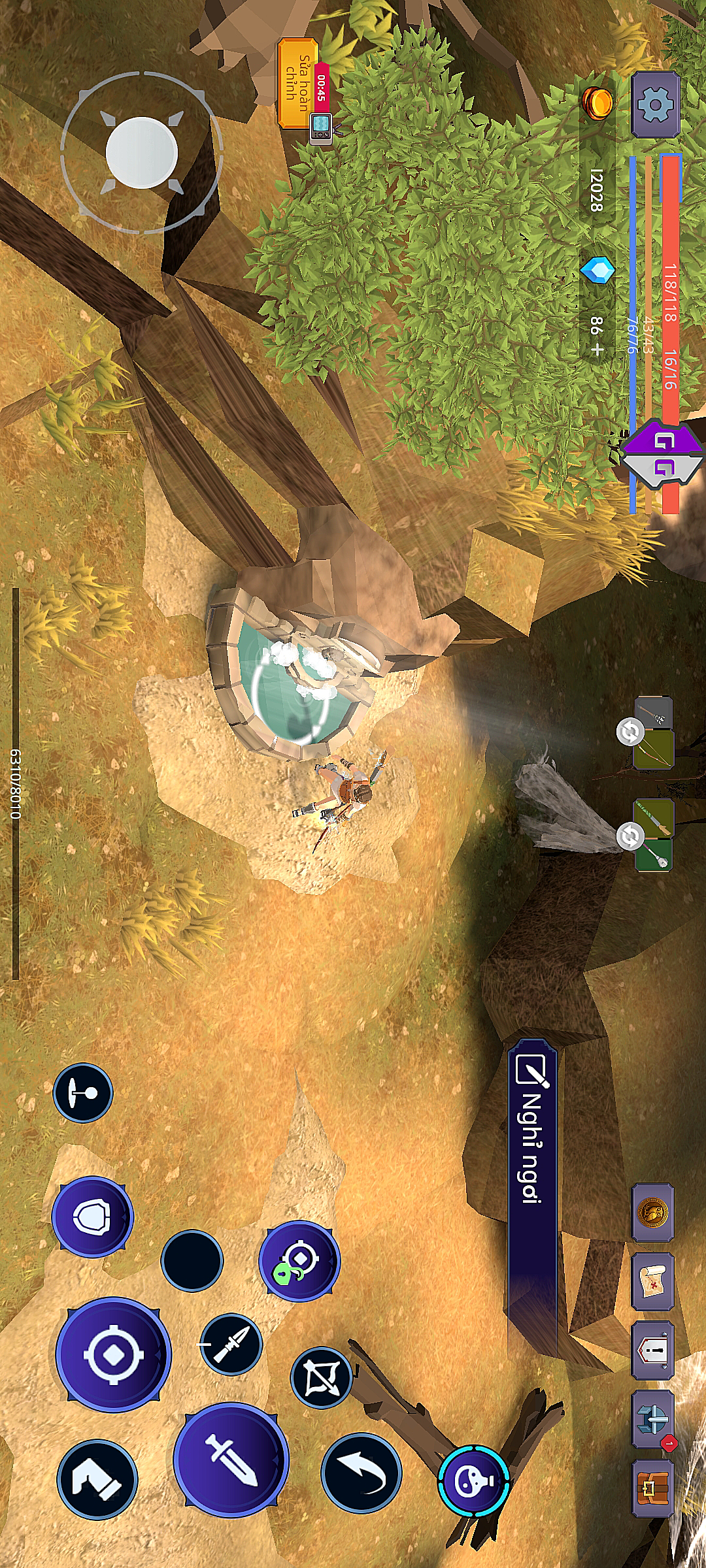Open the owl coin menu
The width and height of the screenshot is (706, 1568).
coord(652,1213)
